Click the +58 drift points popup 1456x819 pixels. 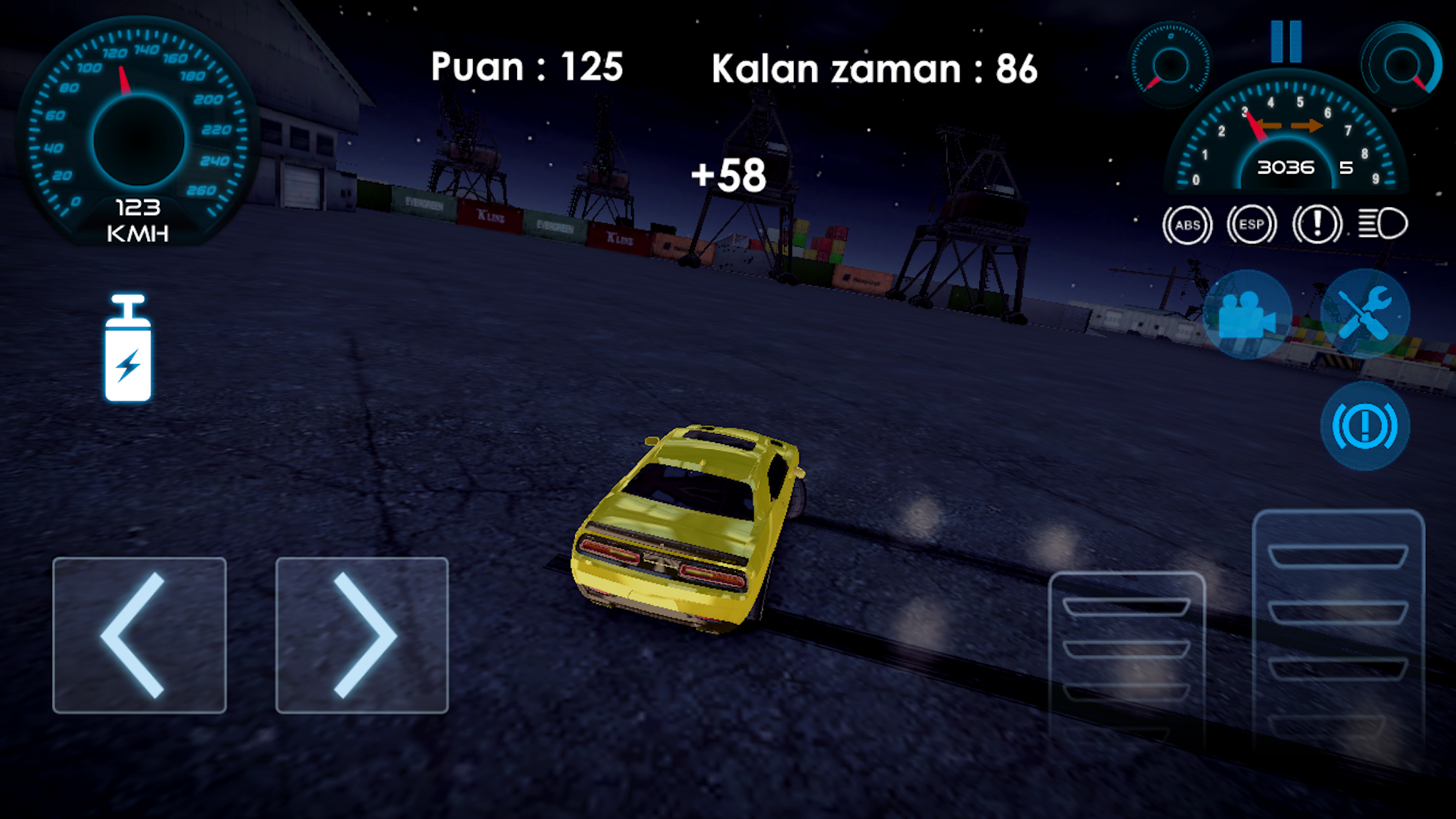[728, 176]
